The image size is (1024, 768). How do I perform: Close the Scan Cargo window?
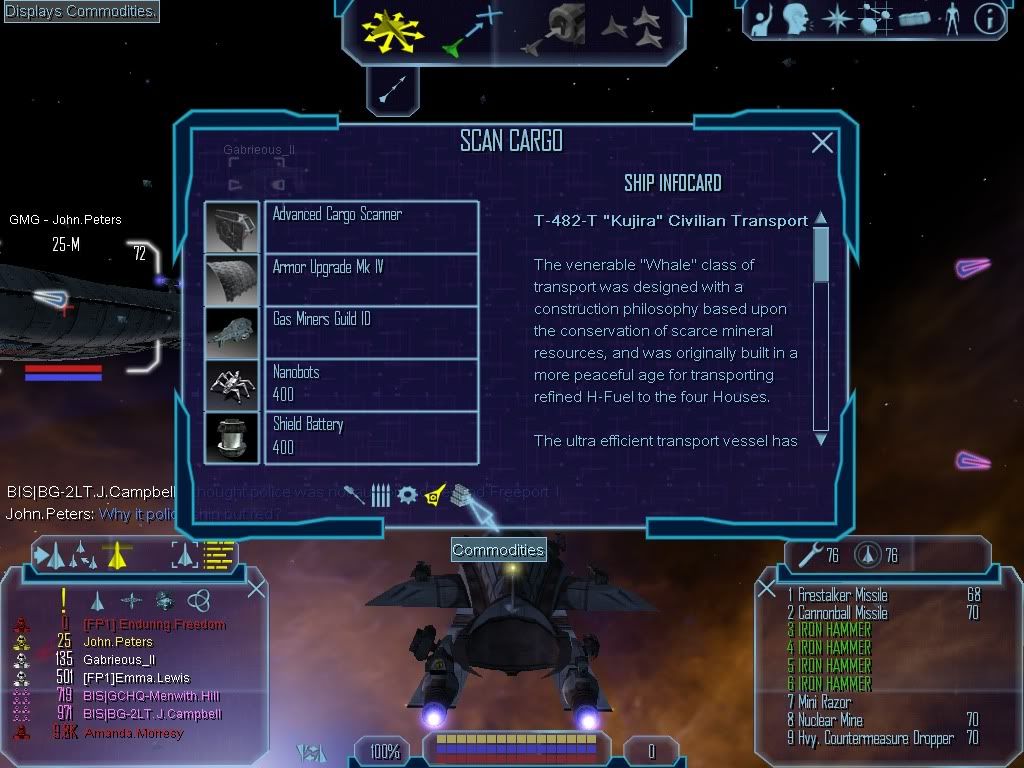(822, 143)
